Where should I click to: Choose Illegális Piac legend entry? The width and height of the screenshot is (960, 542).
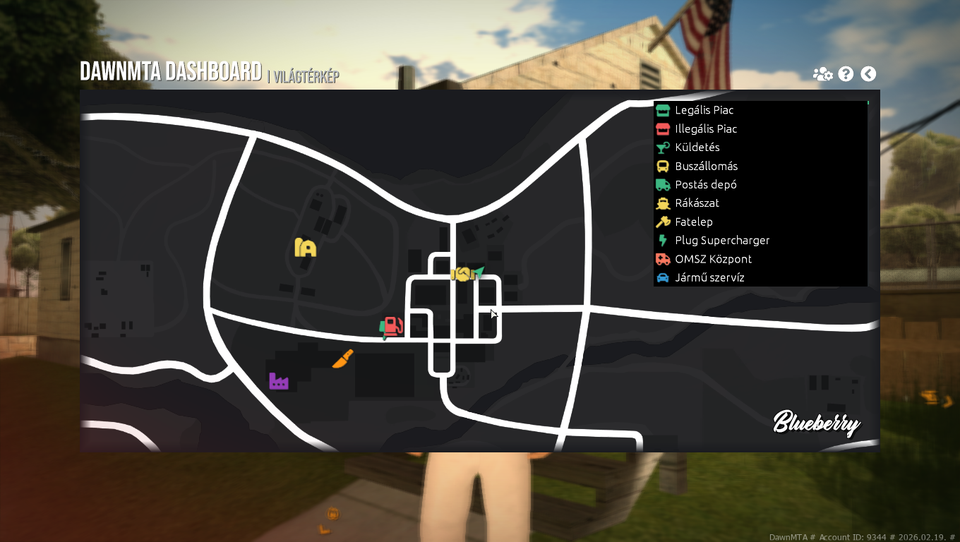(706, 129)
